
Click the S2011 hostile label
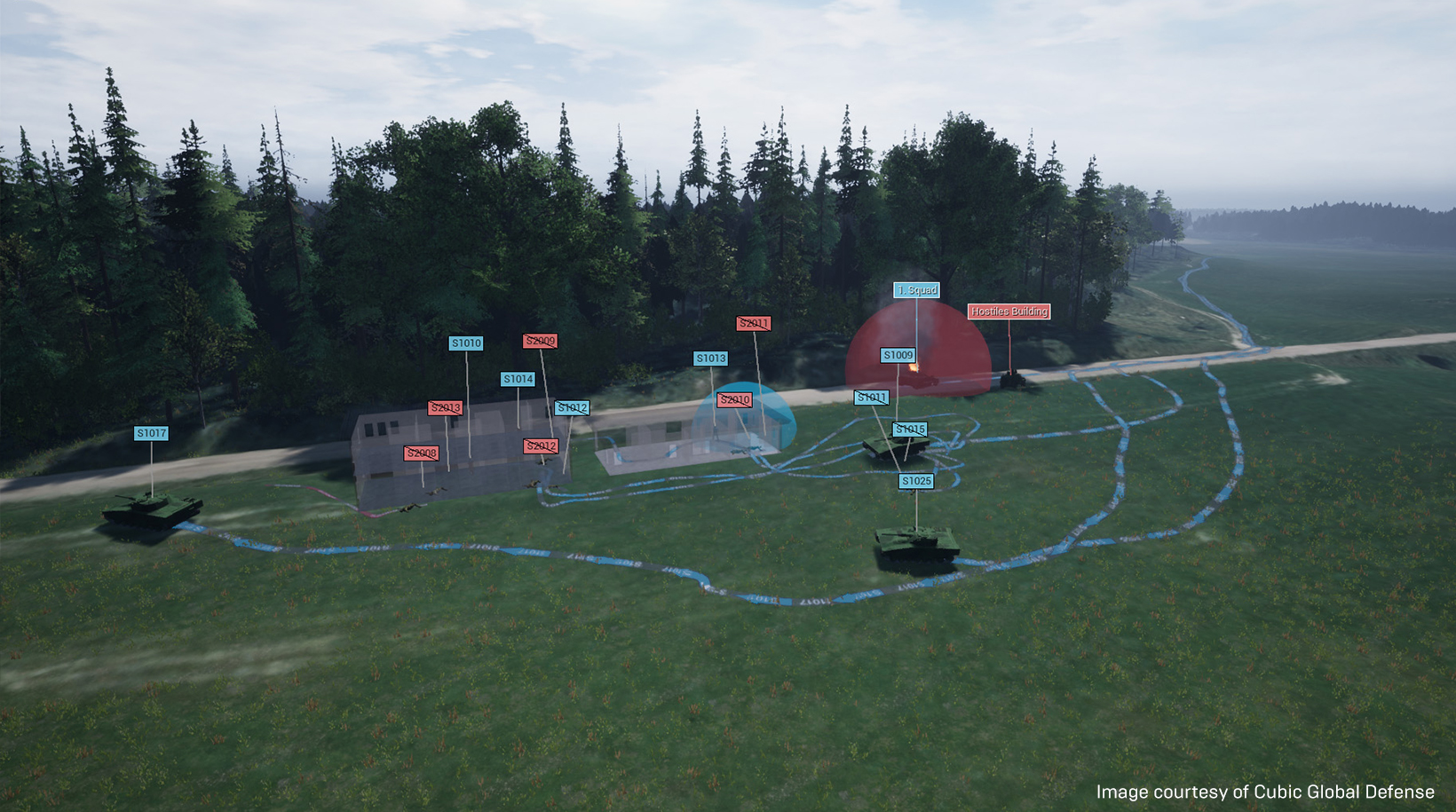(x=752, y=323)
